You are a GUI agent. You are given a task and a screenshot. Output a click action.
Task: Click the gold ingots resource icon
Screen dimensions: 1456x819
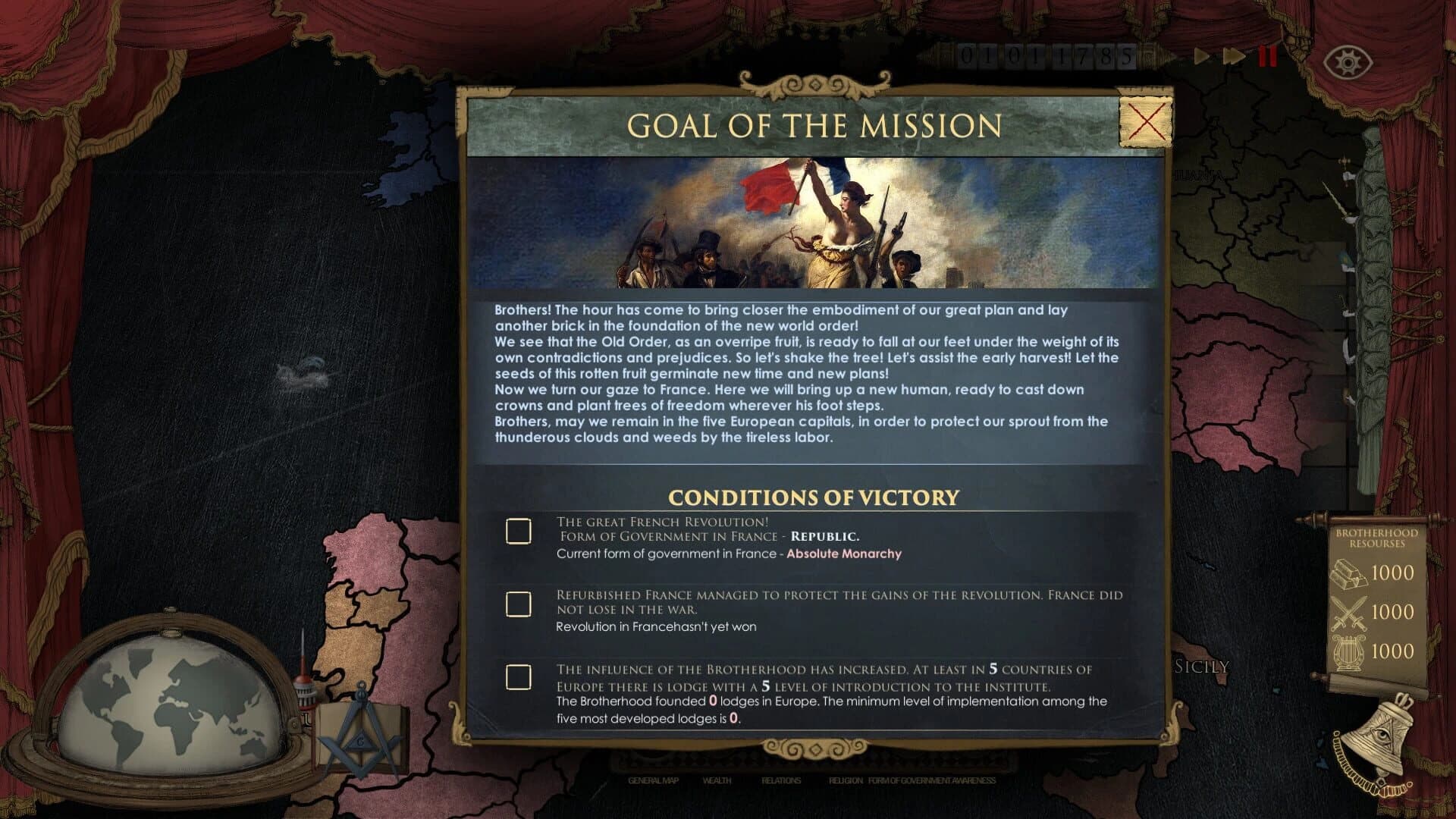(x=1351, y=575)
